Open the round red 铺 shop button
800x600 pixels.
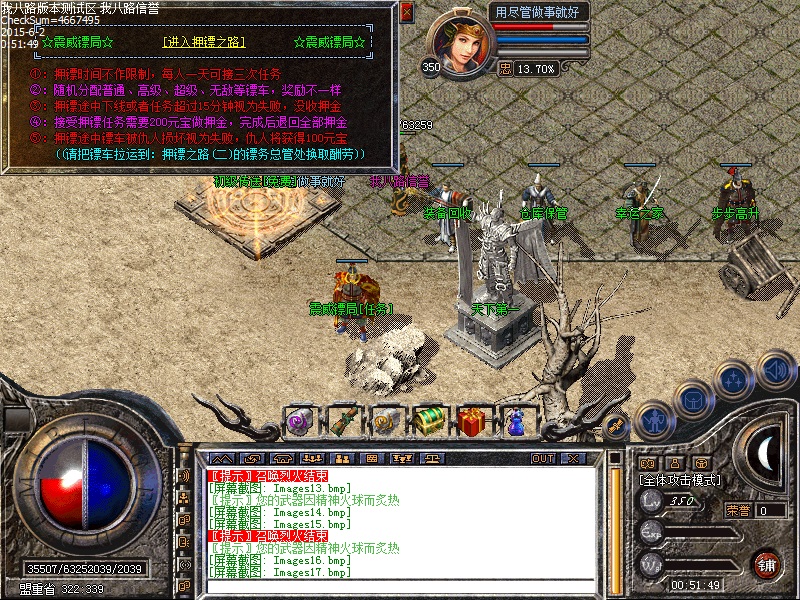click(x=767, y=563)
